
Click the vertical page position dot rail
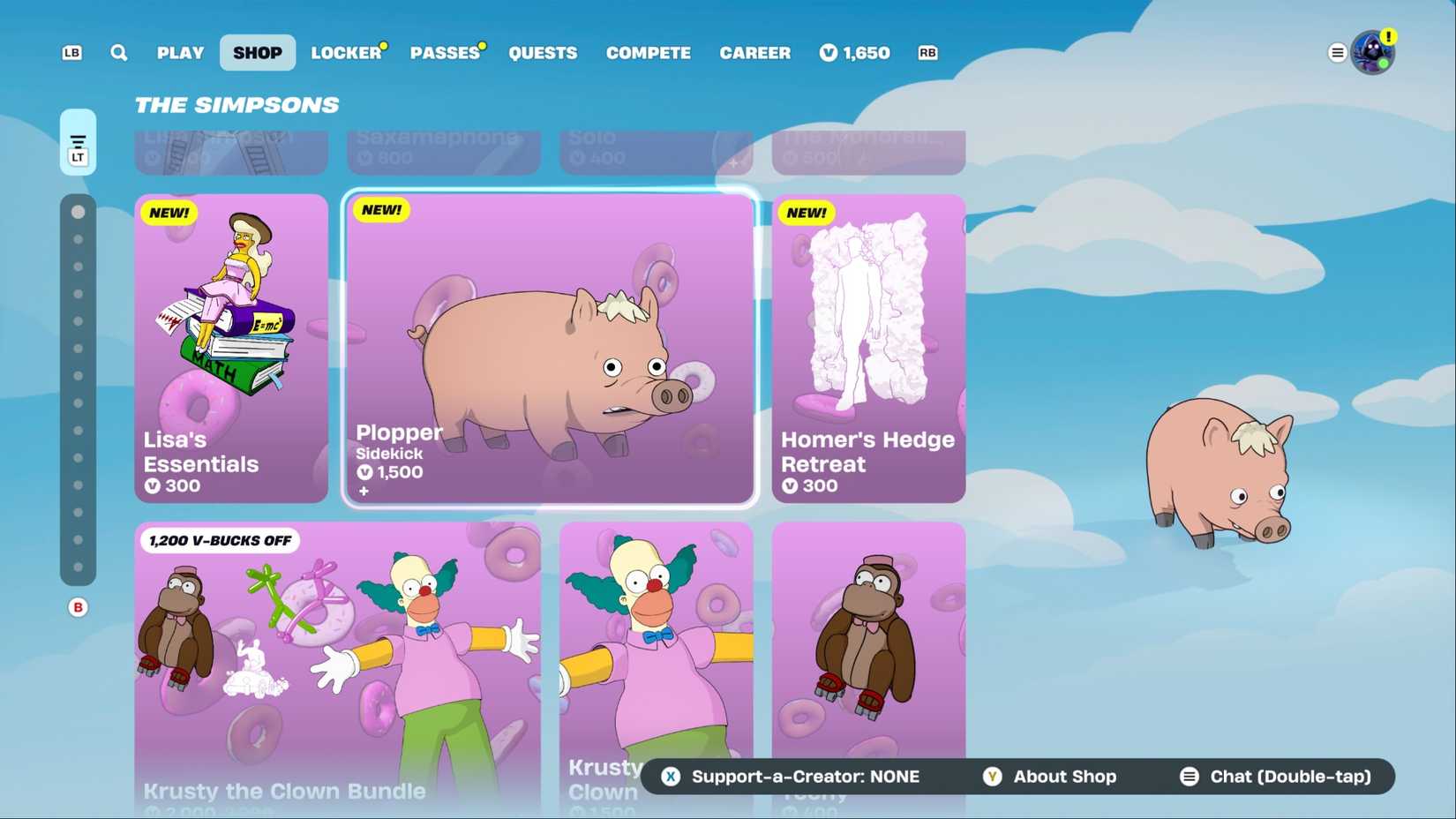(79, 388)
